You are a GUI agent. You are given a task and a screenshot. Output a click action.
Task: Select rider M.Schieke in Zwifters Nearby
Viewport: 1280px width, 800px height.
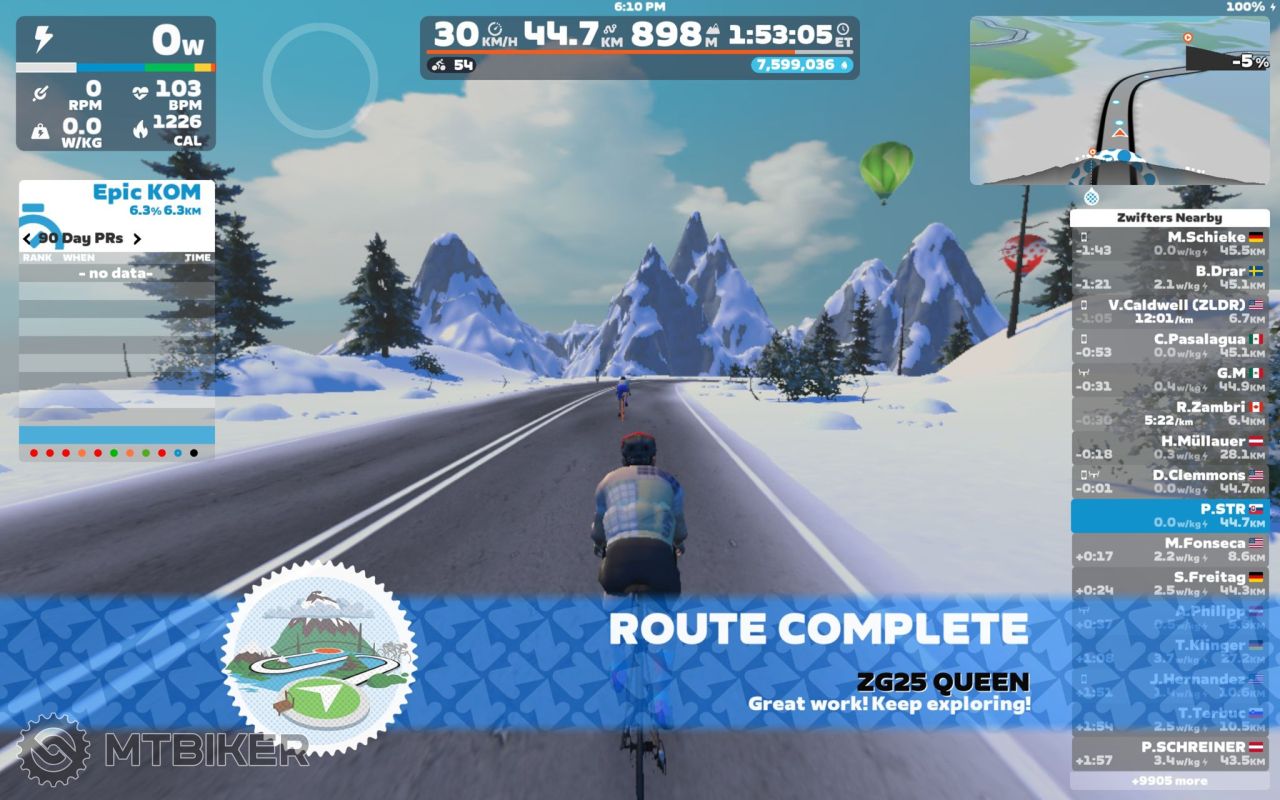click(1170, 243)
